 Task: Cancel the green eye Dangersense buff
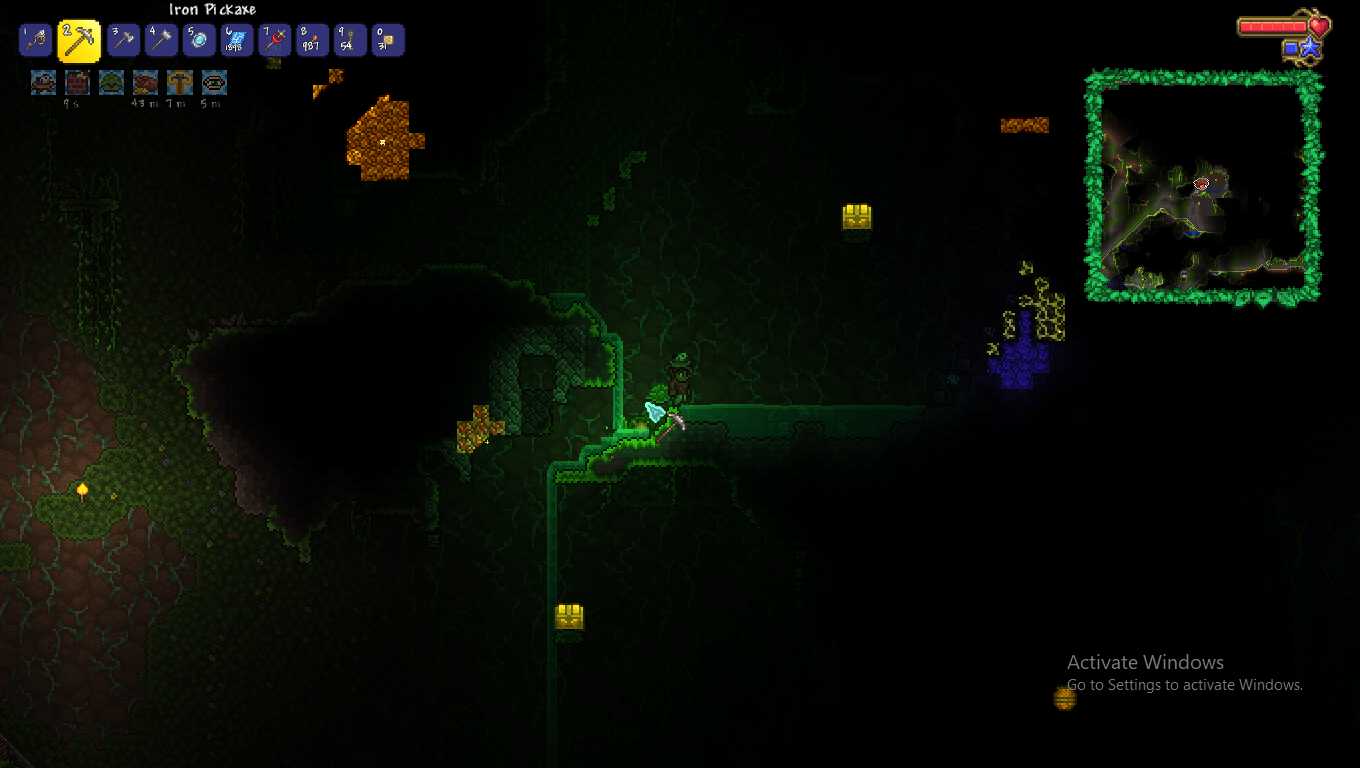click(213, 84)
